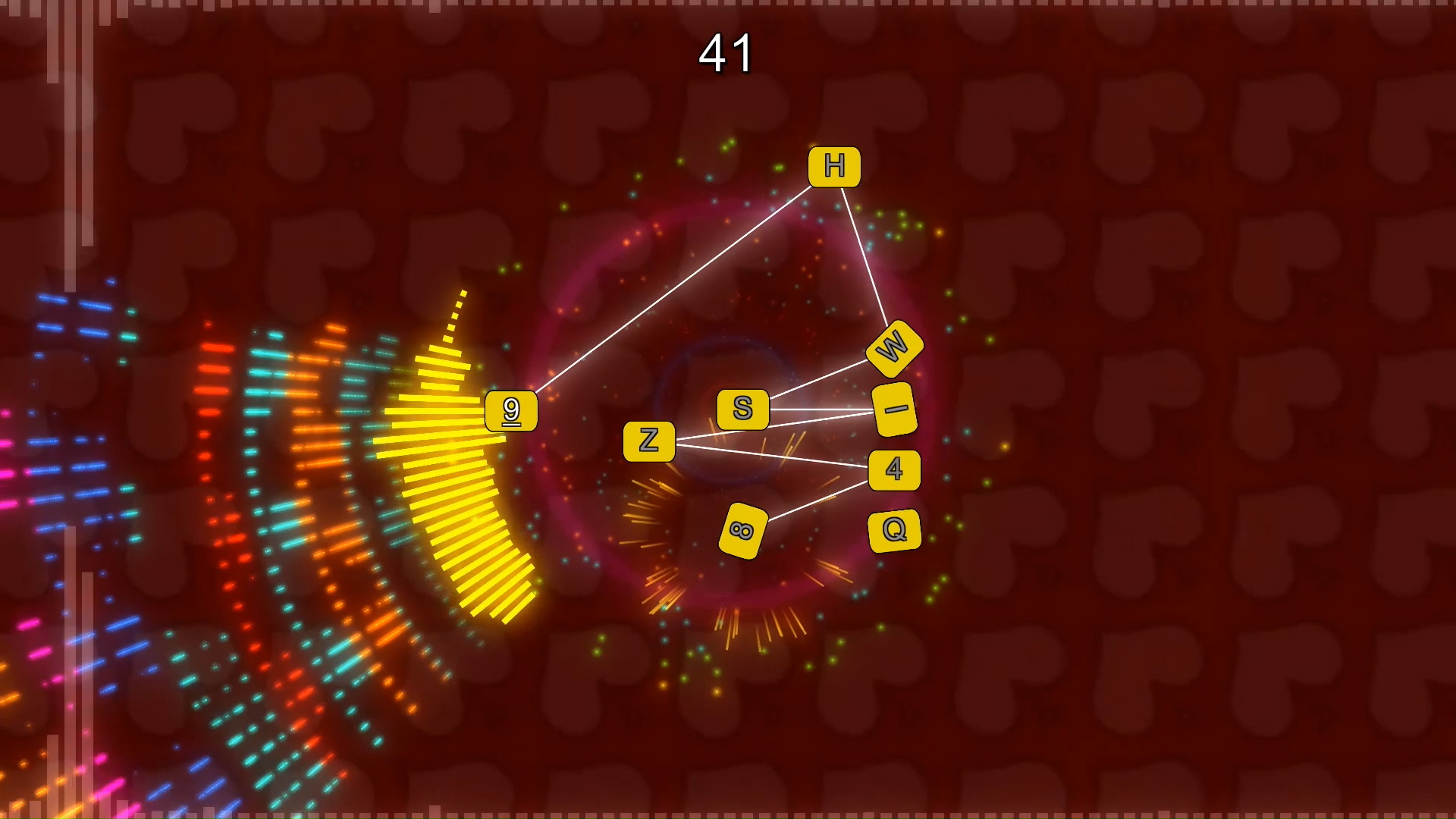The height and width of the screenshot is (819, 1456).
Task: Click the I letter tile
Action: point(895,409)
